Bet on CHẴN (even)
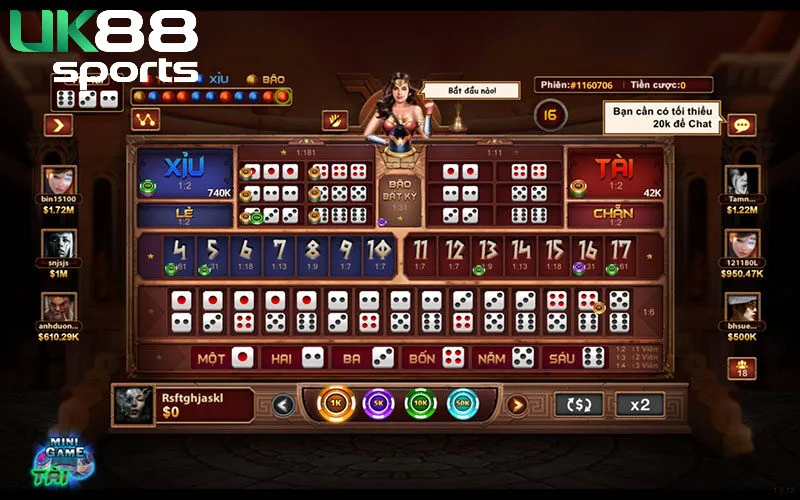Screen dimensions: 800x500 (x=615, y=215)
